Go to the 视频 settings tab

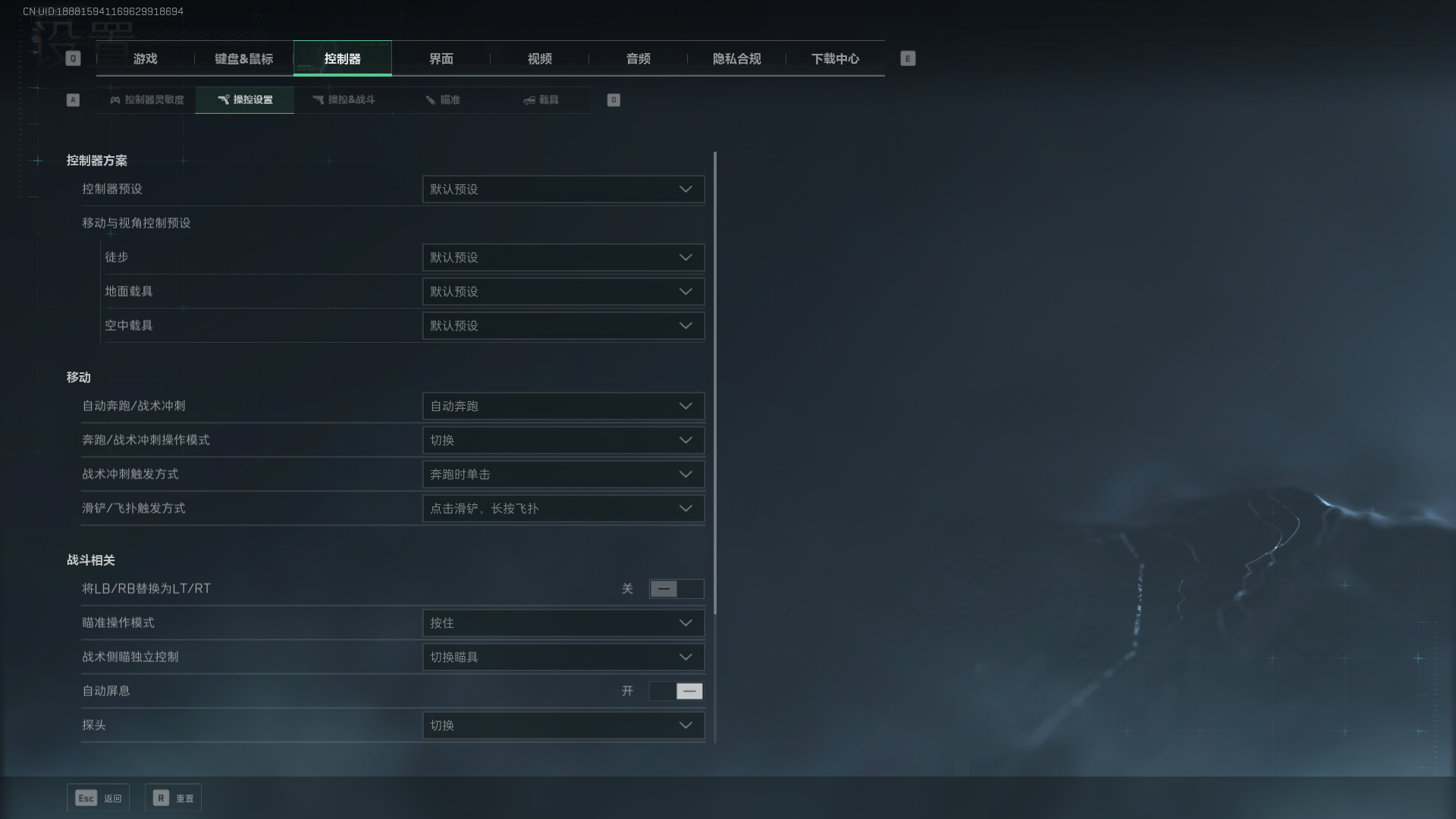(x=539, y=58)
